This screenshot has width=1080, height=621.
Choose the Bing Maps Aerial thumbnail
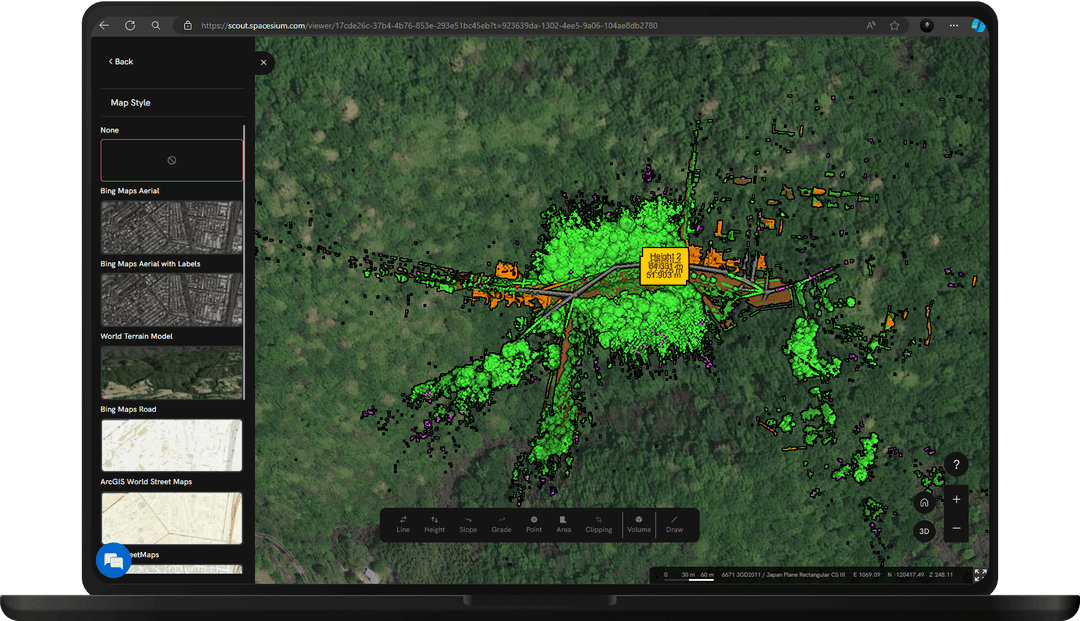click(171, 227)
